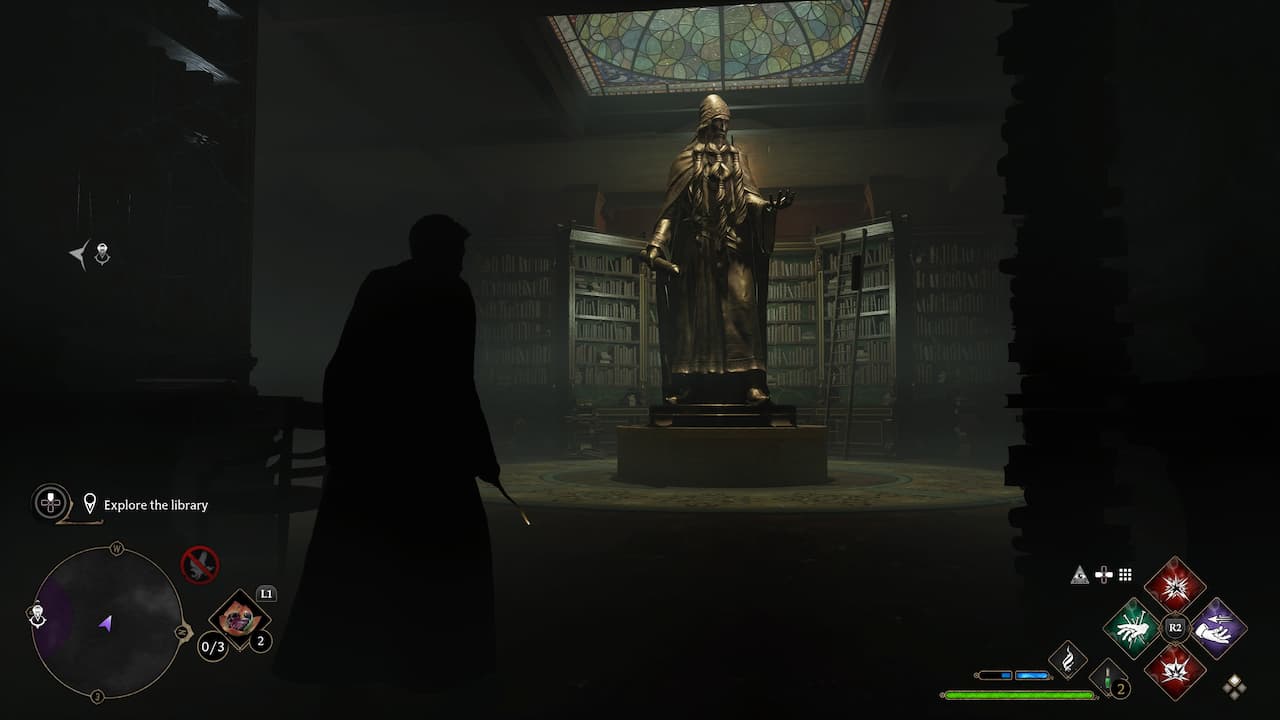Screen dimensions: 1280x720
Task: Open the spell set grid selector
Action: tap(1124, 574)
